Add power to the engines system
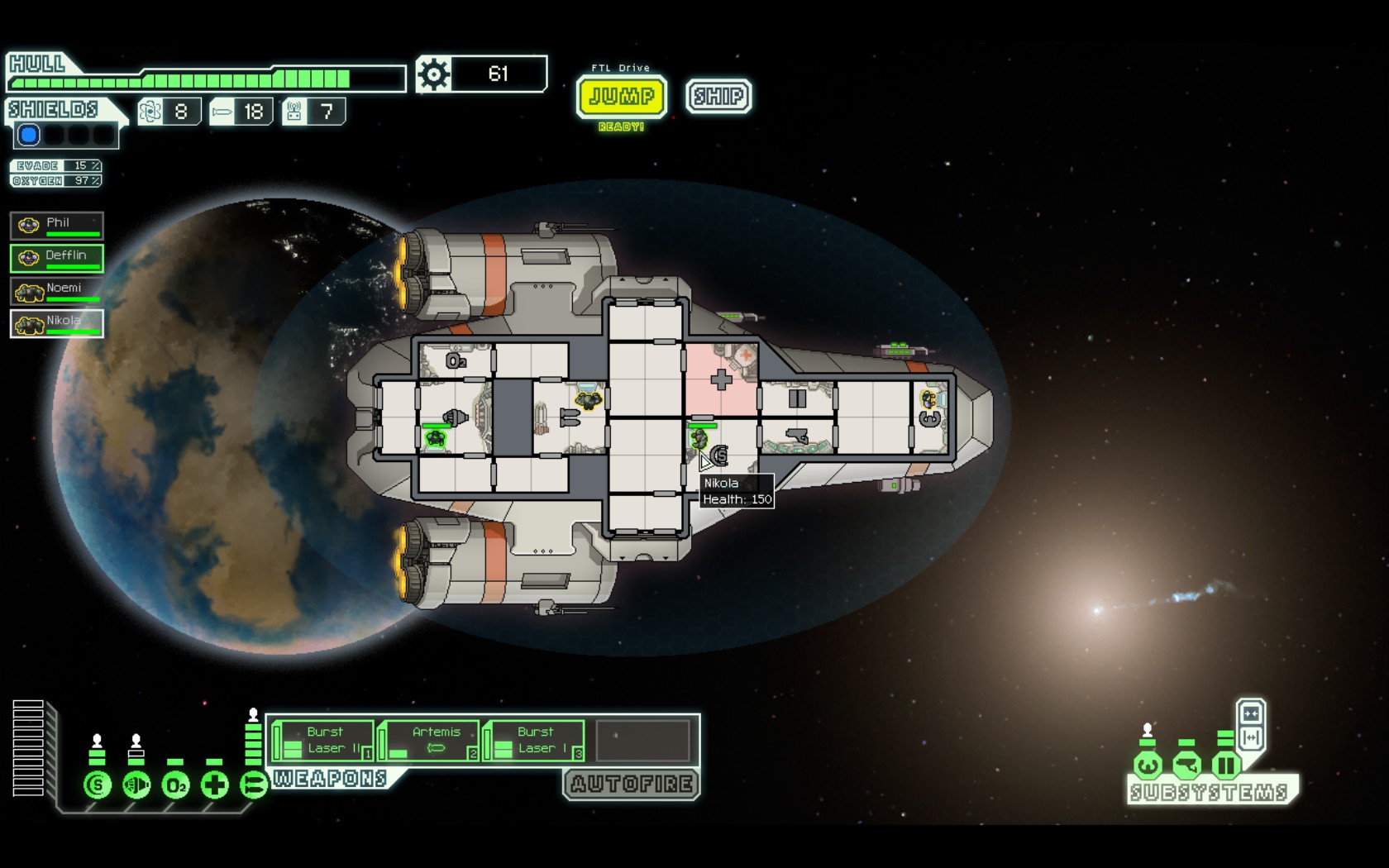The height and width of the screenshot is (868, 1389). [x=136, y=785]
